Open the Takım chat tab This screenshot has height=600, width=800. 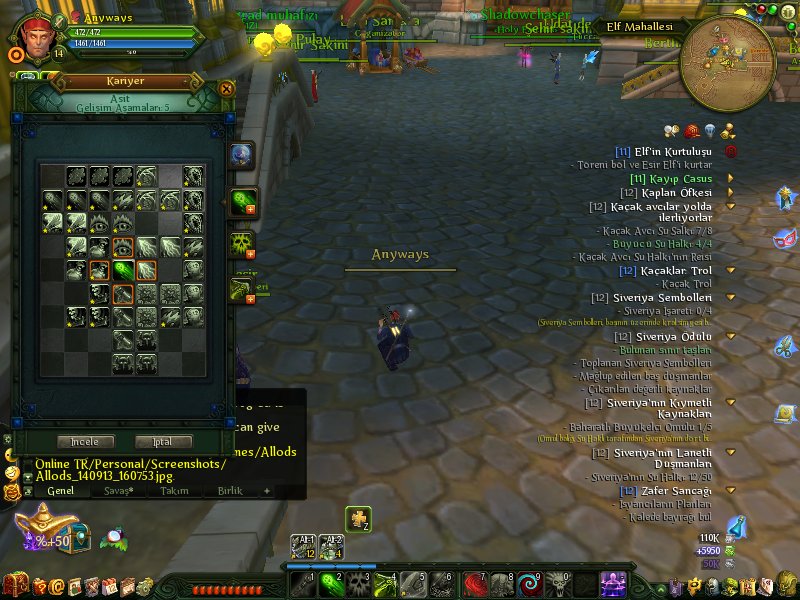click(x=174, y=491)
